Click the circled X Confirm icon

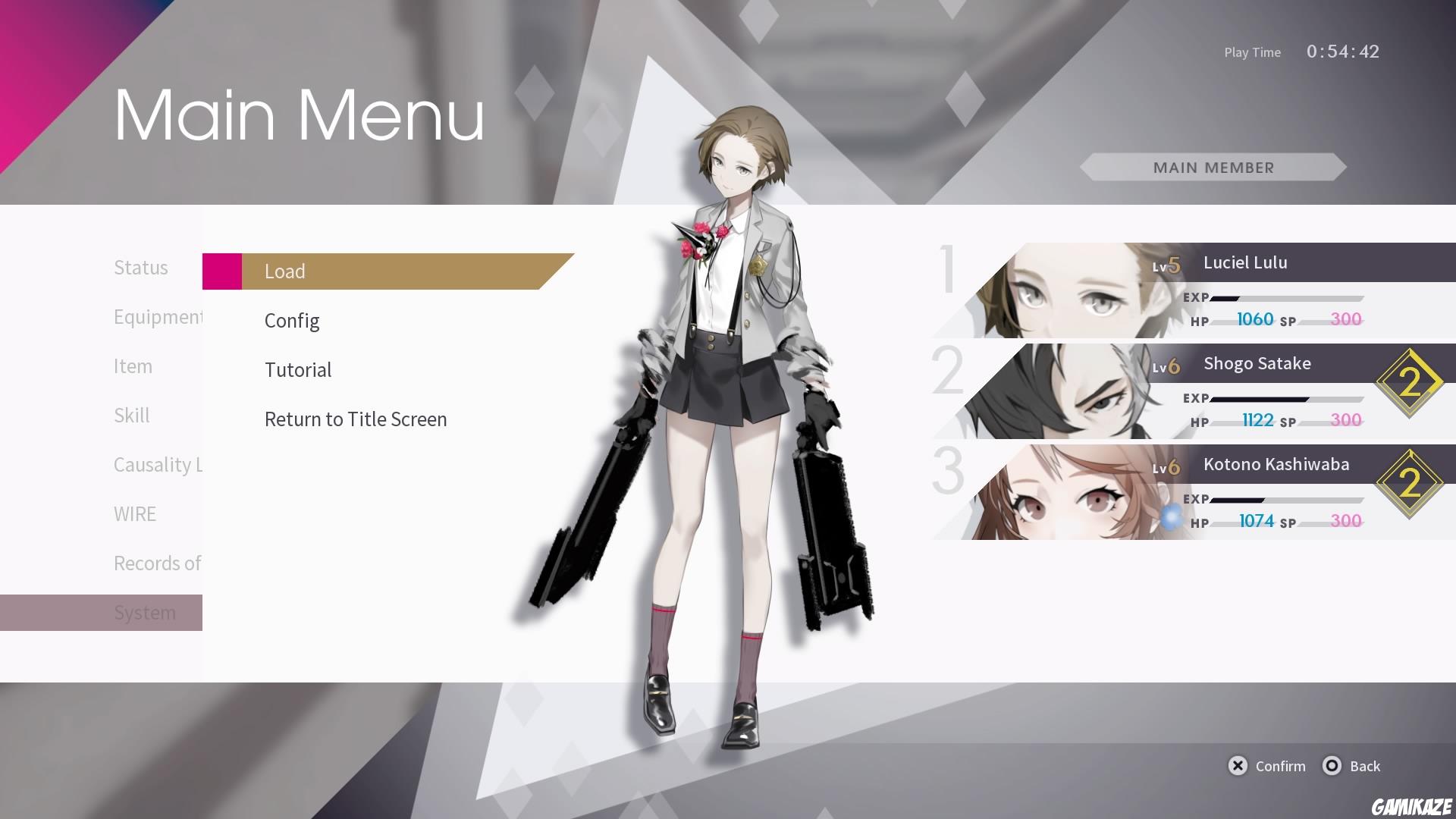pyautogui.click(x=1238, y=766)
